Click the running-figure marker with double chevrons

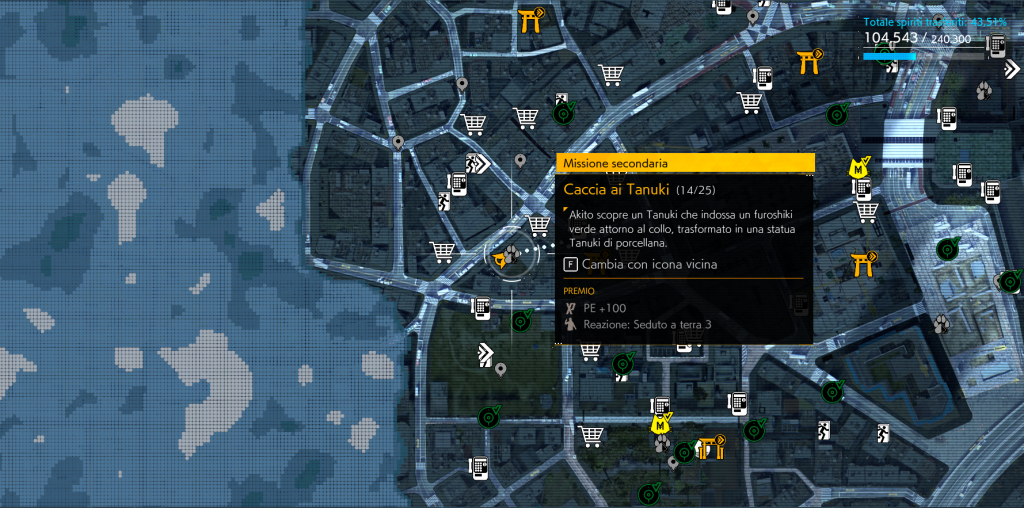(x=477, y=164)
